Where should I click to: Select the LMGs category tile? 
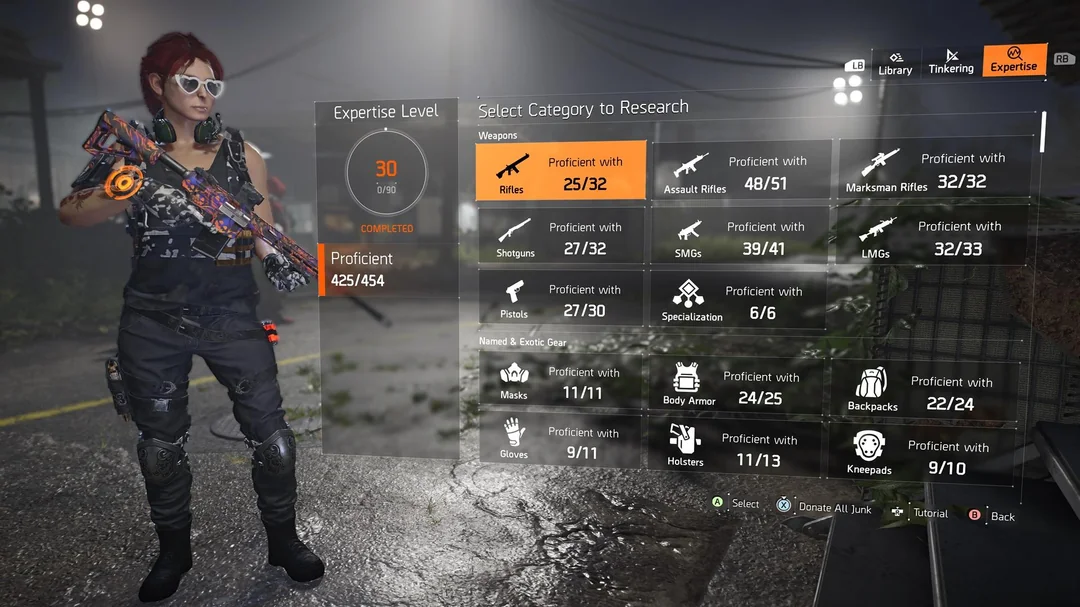[x=934, y=236]
